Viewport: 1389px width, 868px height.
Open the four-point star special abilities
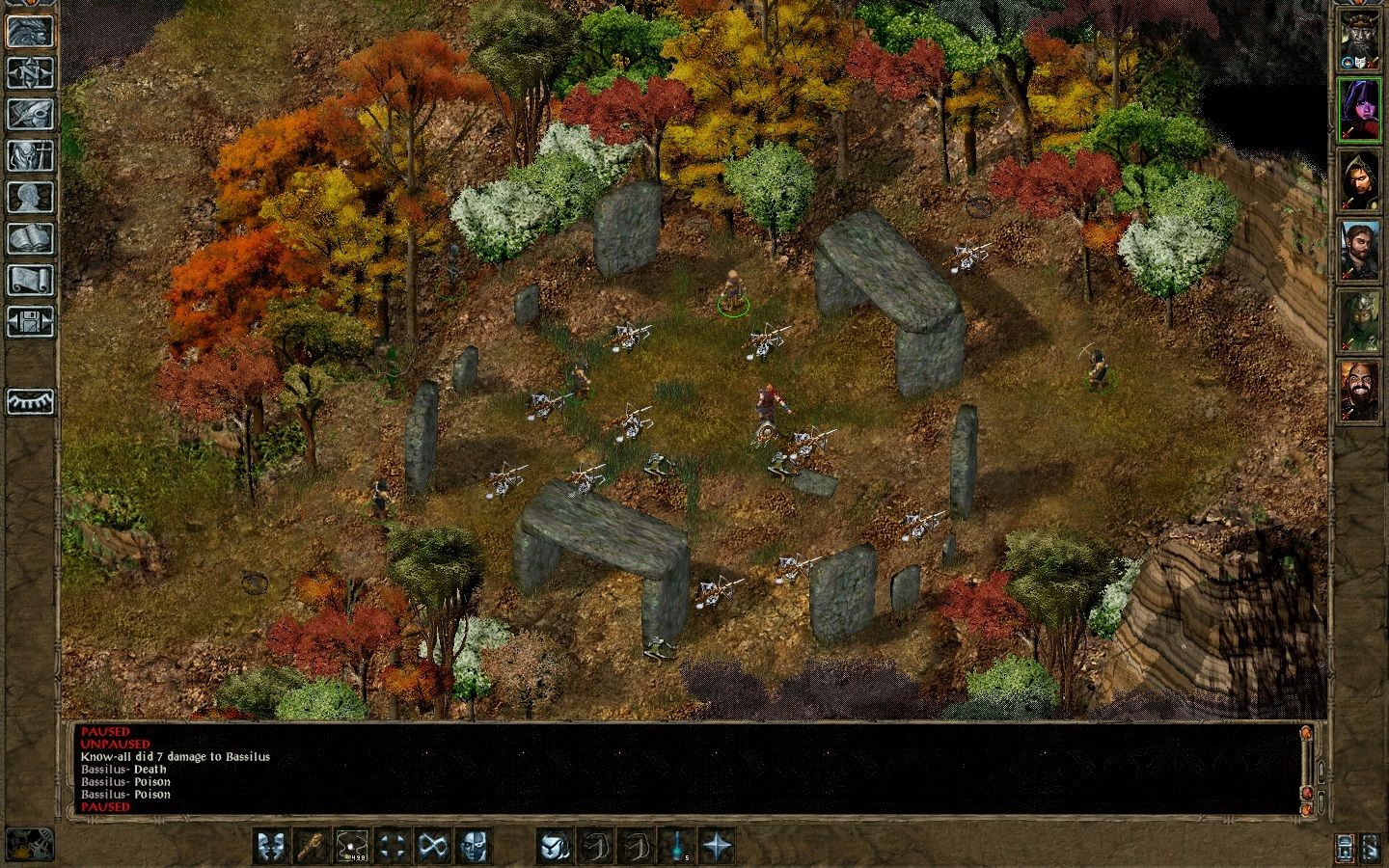tap(717, 846)
